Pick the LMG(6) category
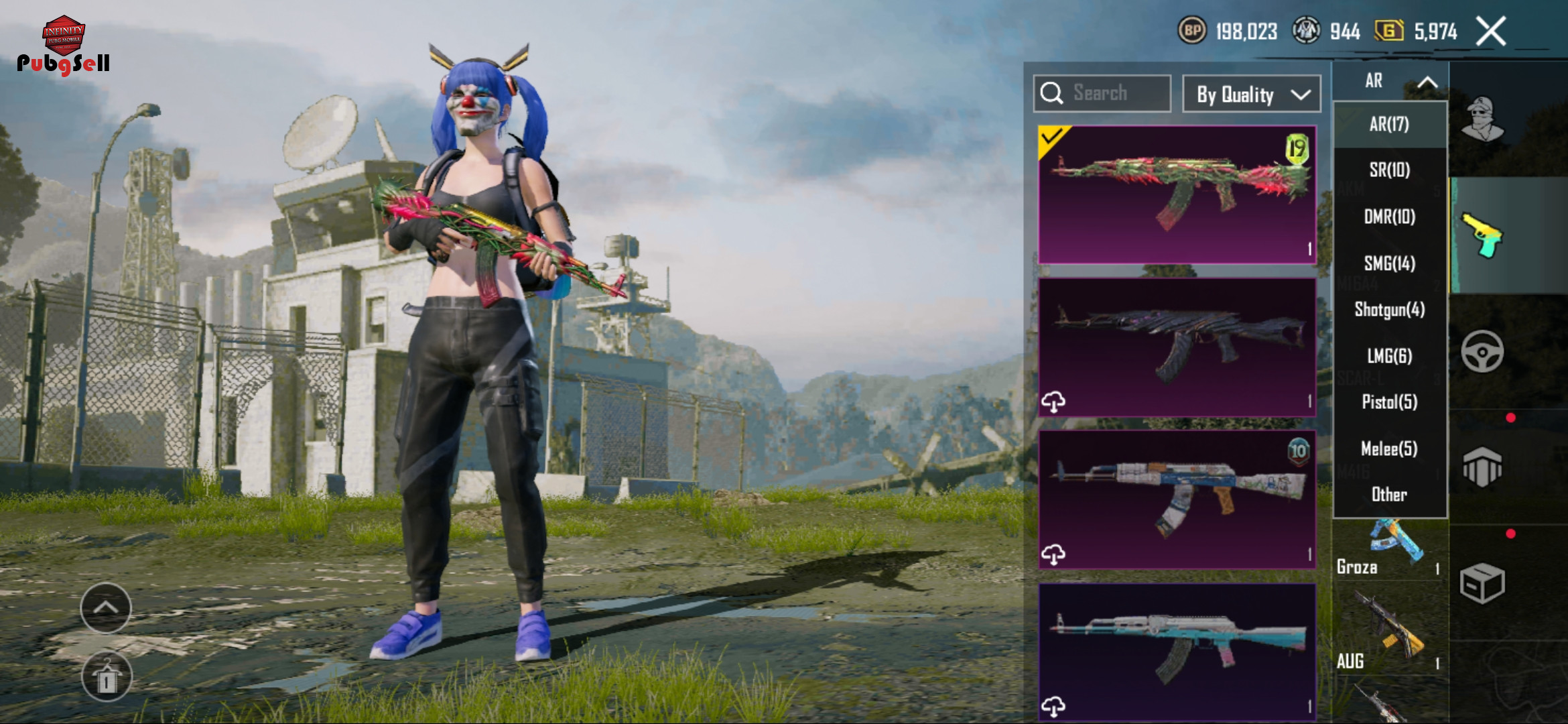The width and height of the screenshot is (1568, 724). 1389,356
